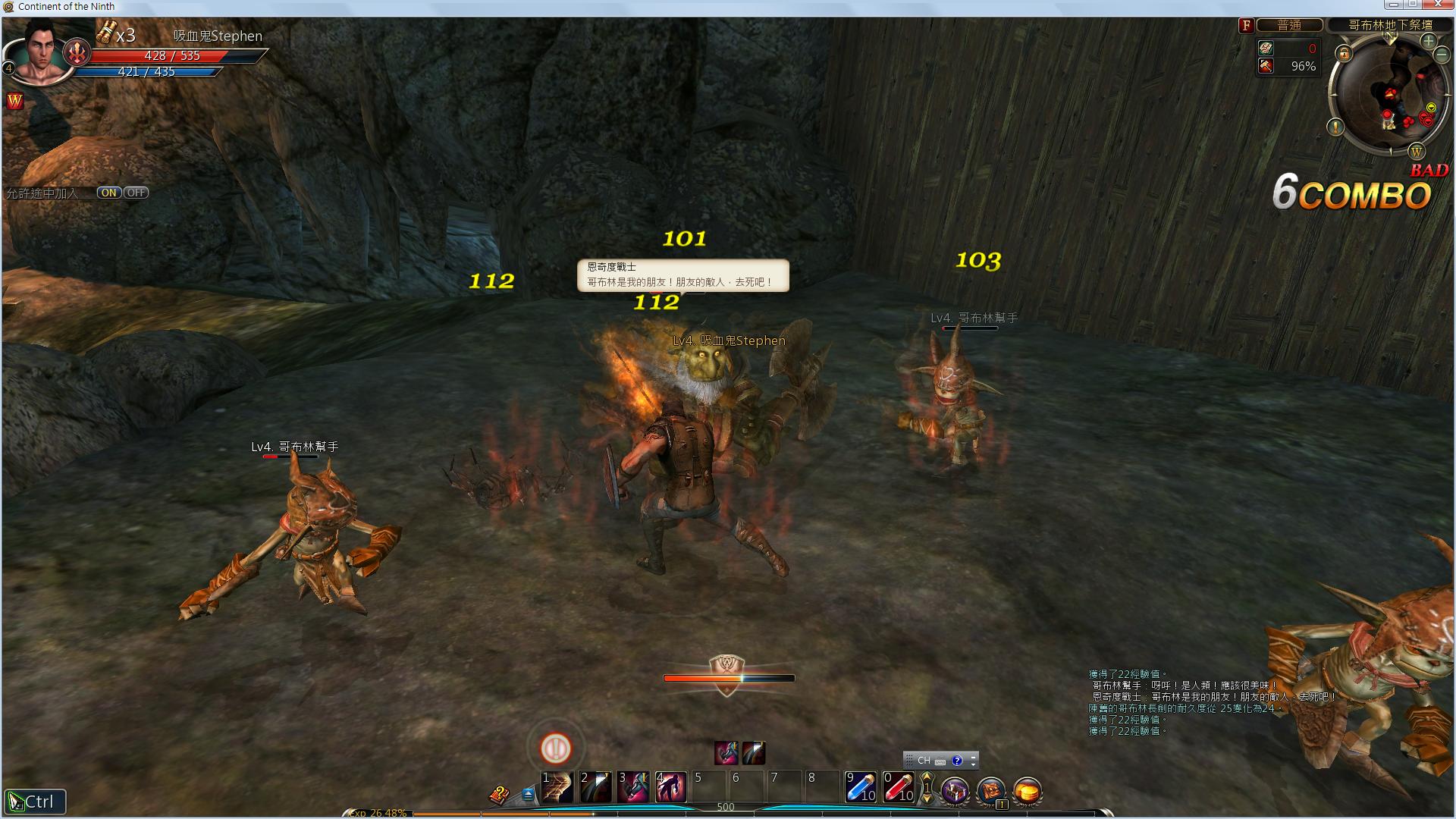Cast the dash skill in slot 4
The width and height of the screenshot is (1456, 819).
671,787
